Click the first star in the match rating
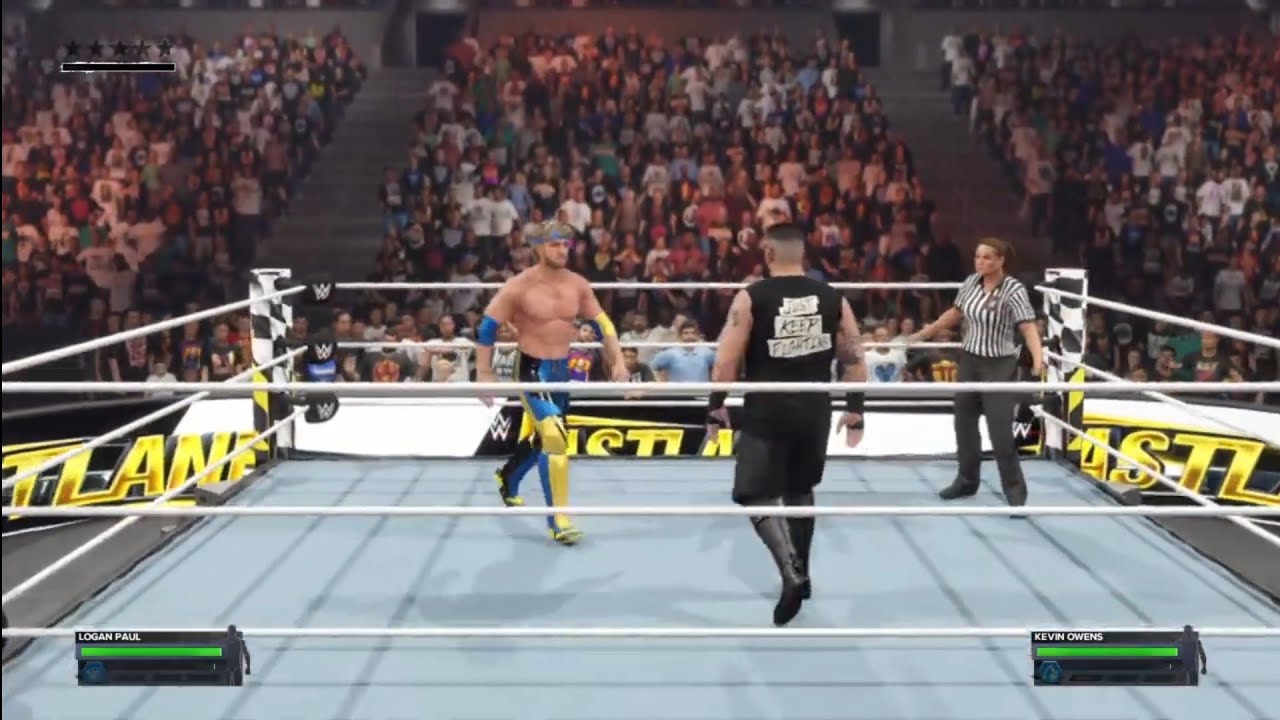 tap(73, 47)
